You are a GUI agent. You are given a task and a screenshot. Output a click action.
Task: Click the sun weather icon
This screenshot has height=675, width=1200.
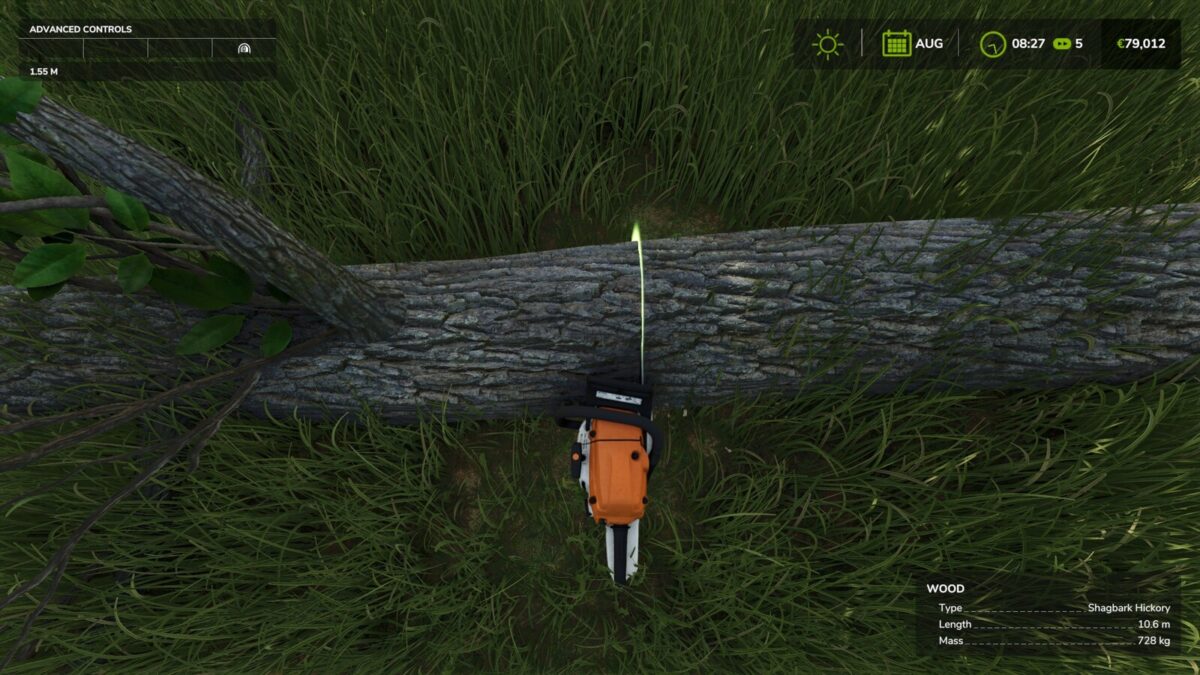pos(828,44)
